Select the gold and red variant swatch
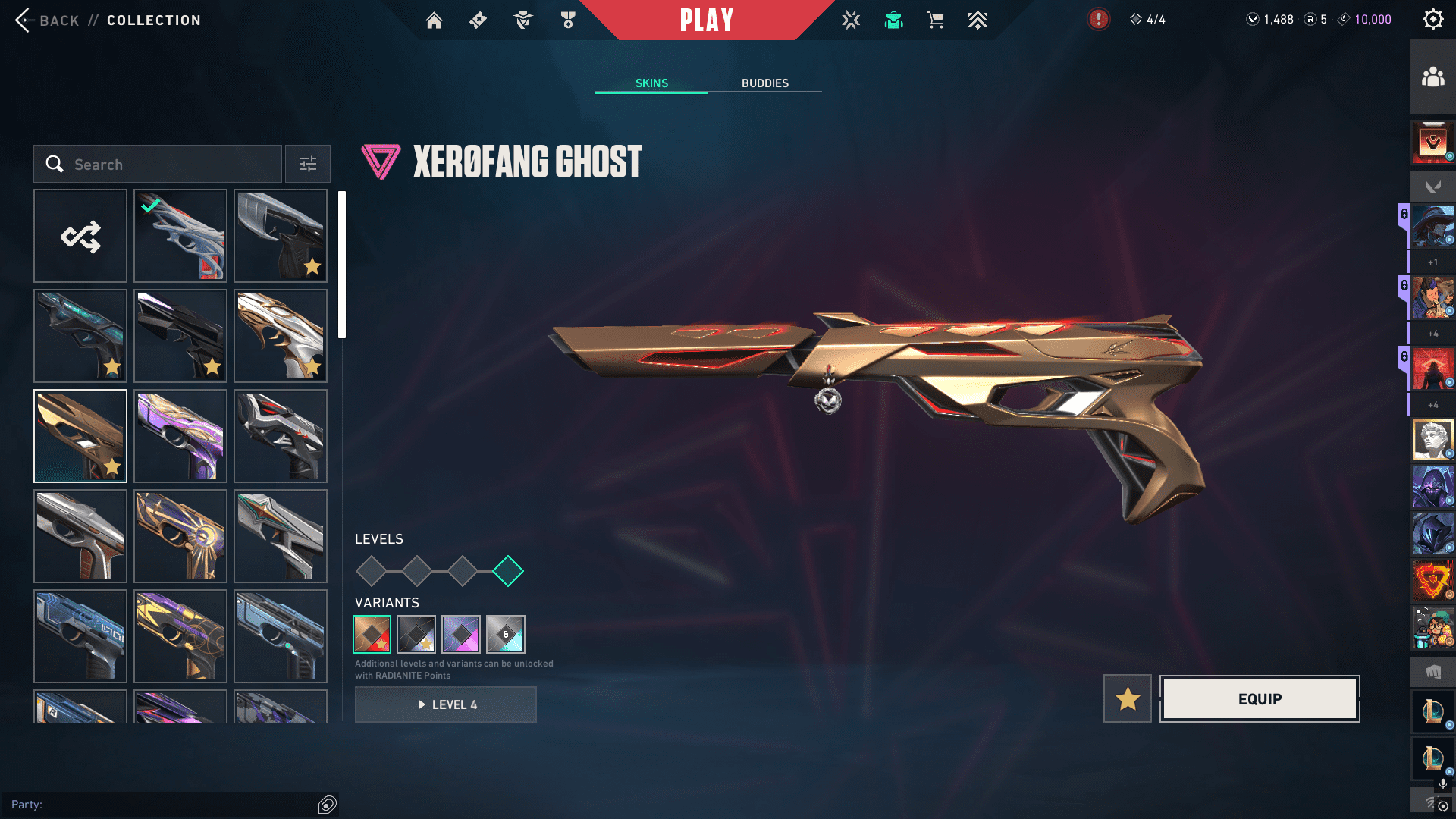This screenshot has width=1456, height=819. click(372, 635)
